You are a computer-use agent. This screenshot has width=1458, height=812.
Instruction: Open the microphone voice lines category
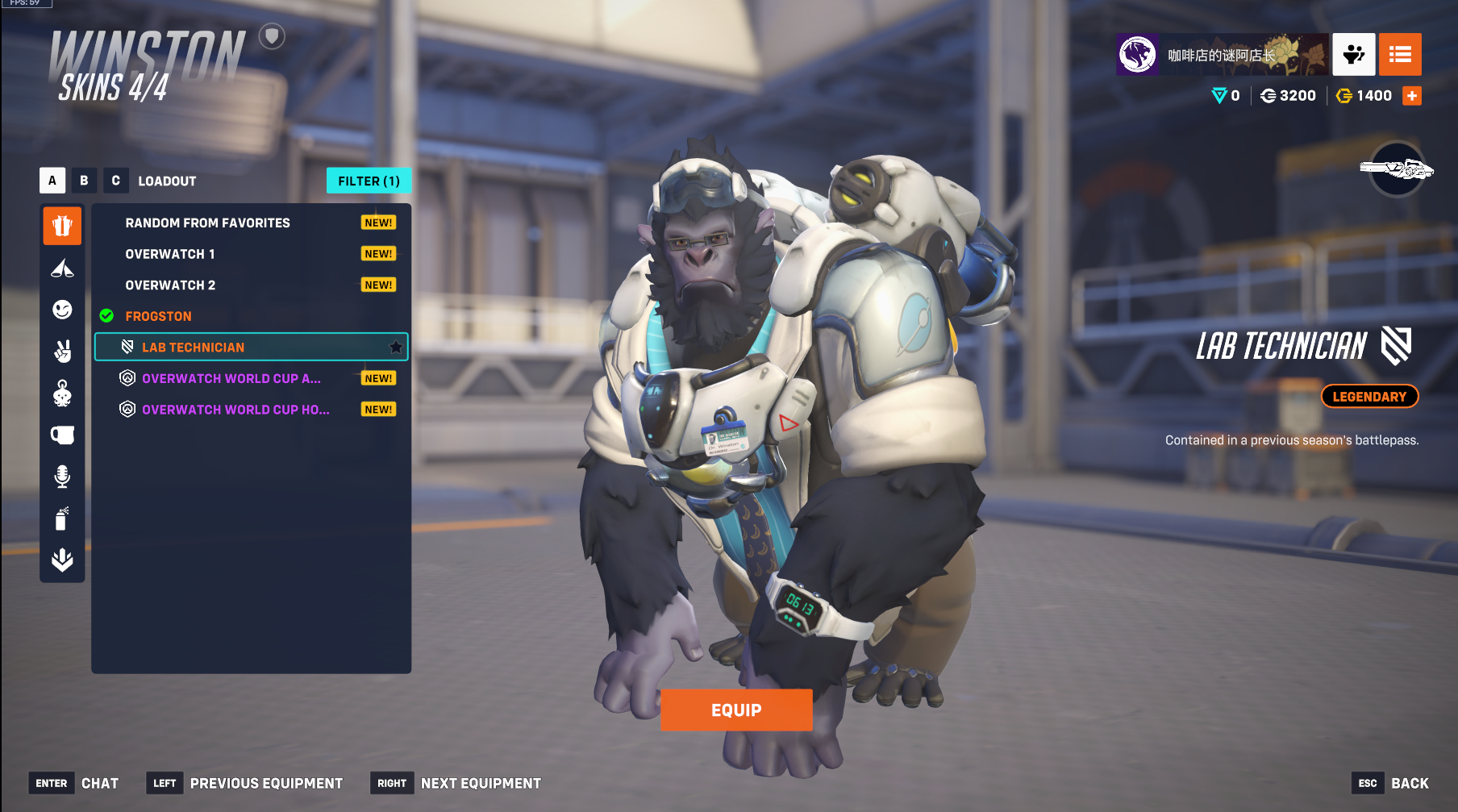[62, 477]
